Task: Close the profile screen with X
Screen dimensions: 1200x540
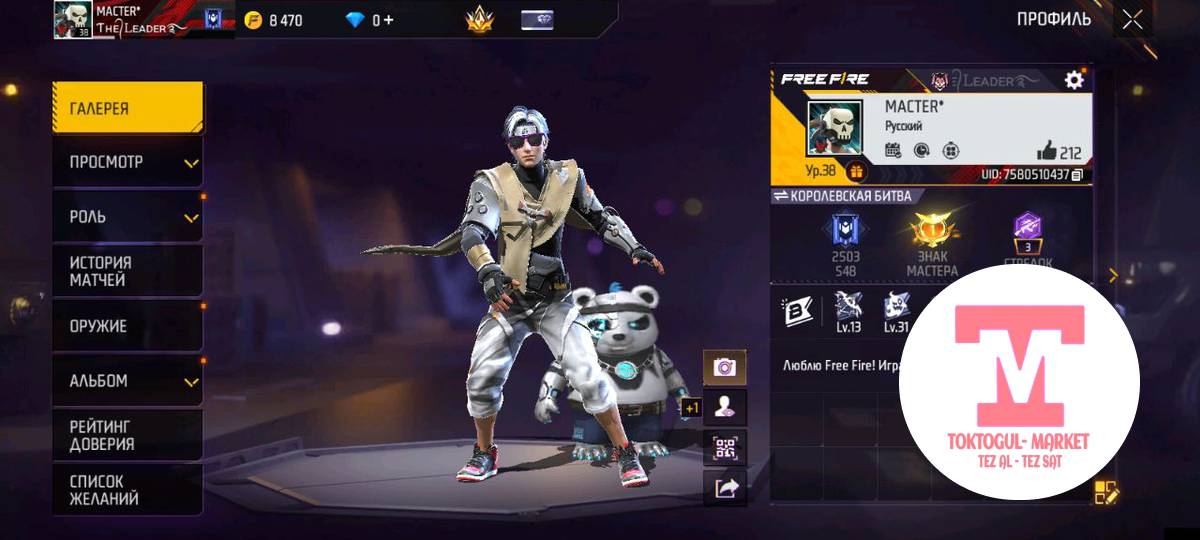Action: click(1132, 19)
